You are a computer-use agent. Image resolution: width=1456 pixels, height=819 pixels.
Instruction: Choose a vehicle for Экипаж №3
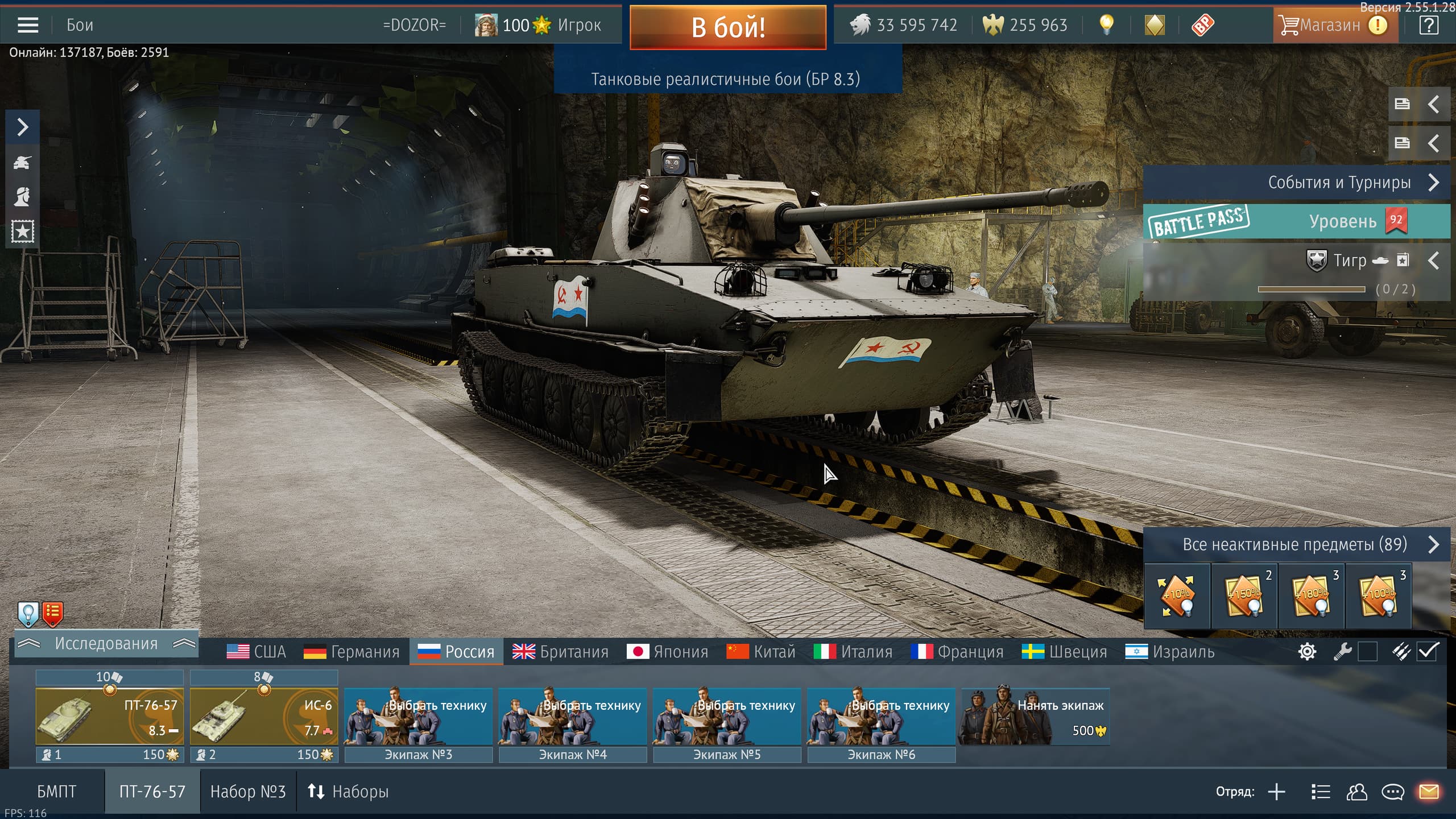click(419, 717)
